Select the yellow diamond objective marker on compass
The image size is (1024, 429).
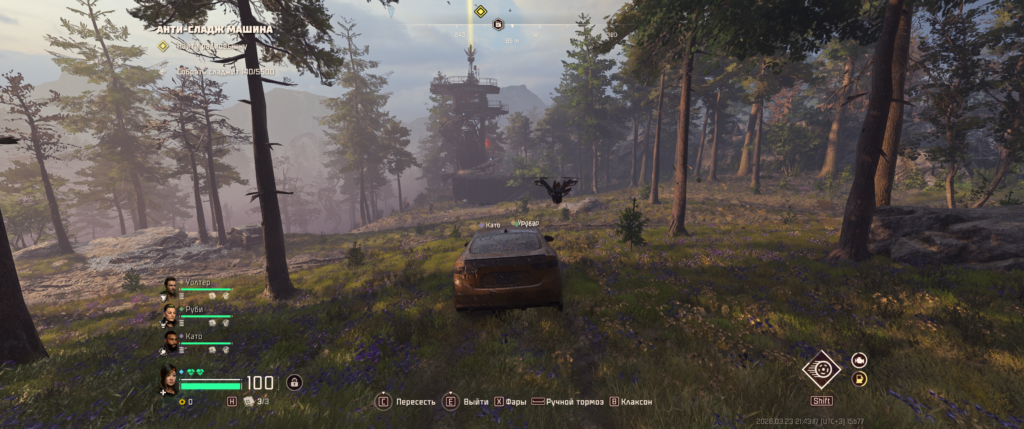coord(480,12)
